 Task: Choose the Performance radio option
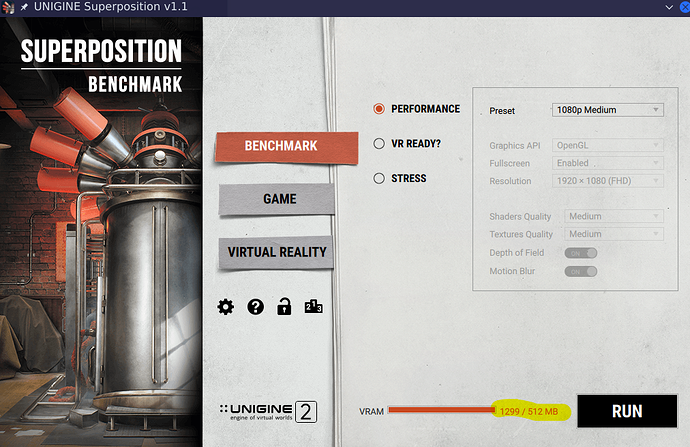click(379, 109)
